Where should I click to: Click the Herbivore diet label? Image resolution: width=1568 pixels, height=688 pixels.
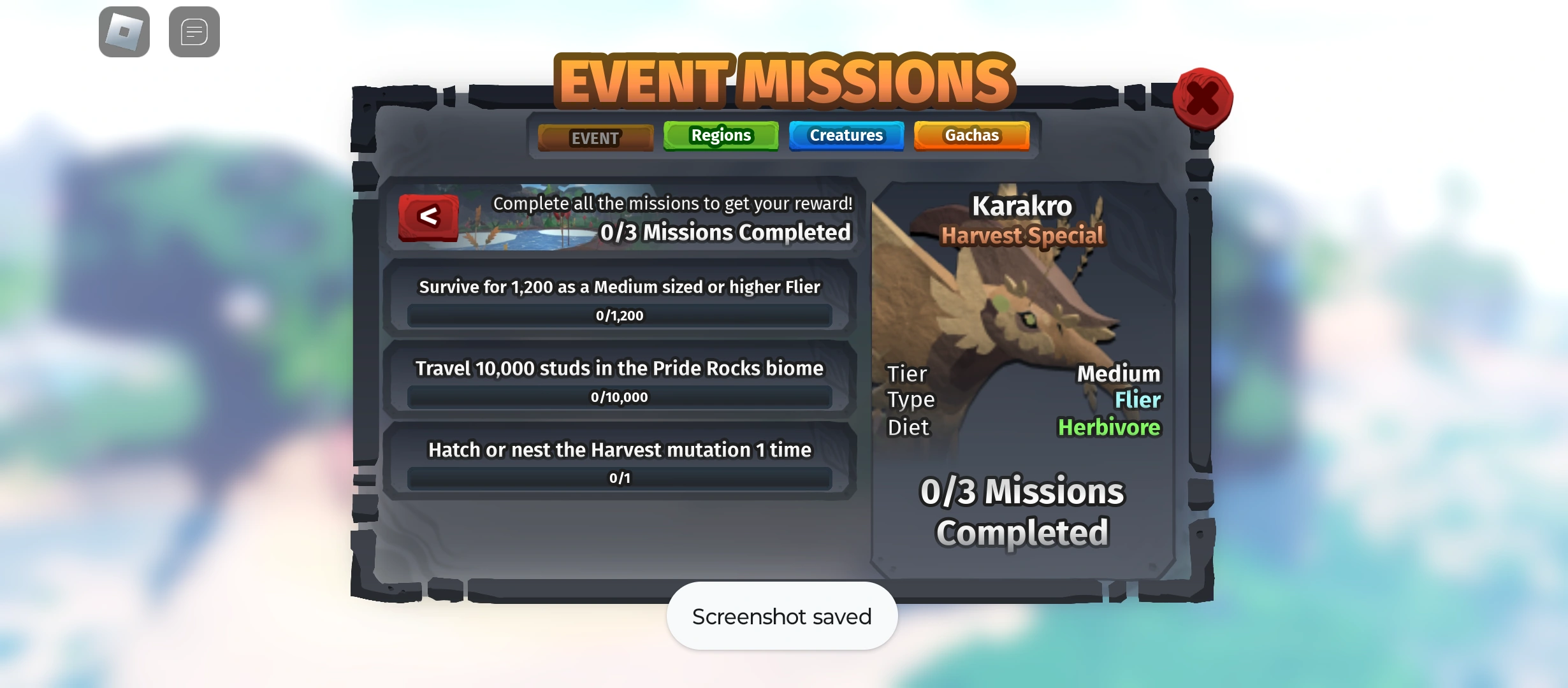tap(1109, 427)
